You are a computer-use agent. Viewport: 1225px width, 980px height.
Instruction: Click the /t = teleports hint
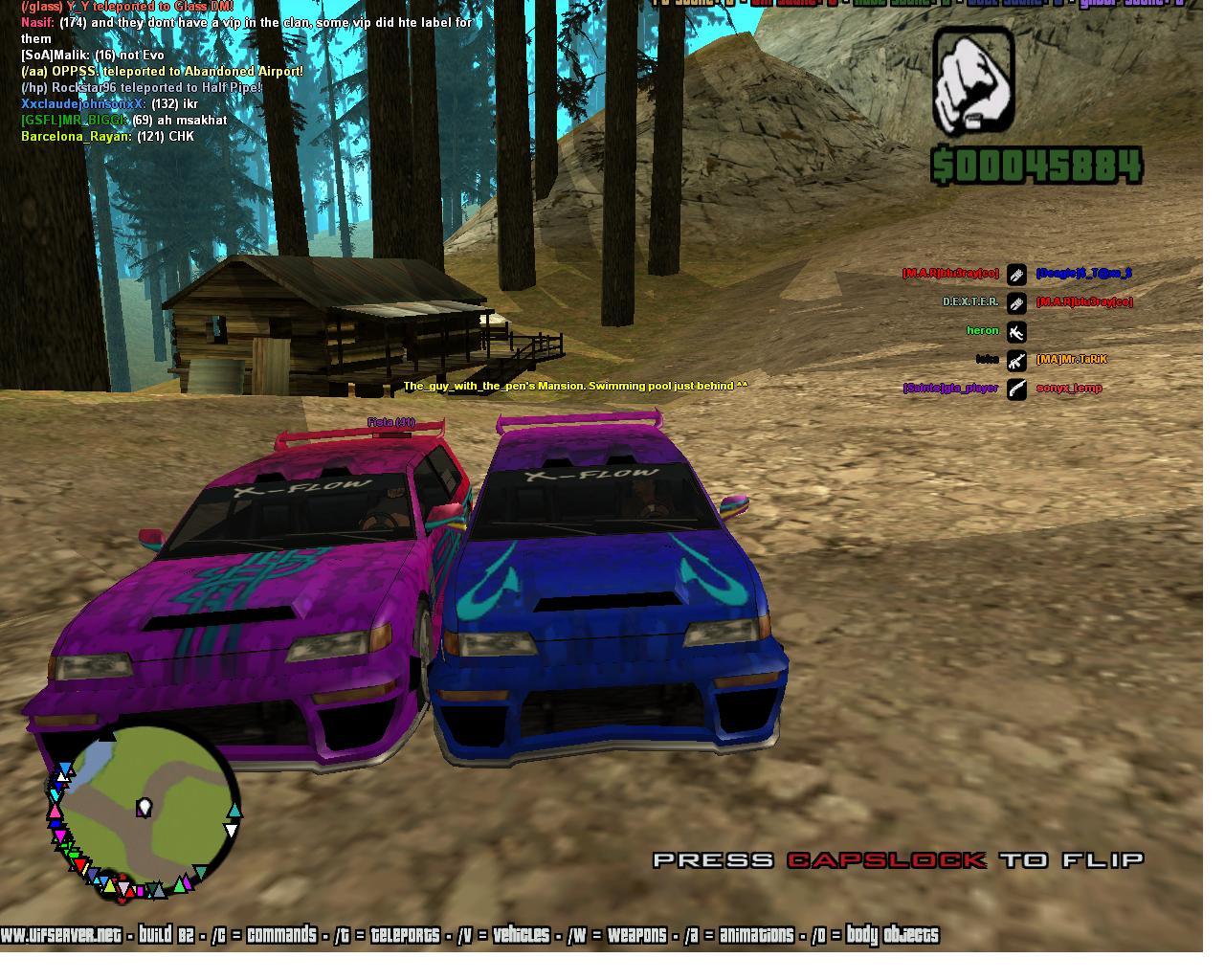(387, 935)
